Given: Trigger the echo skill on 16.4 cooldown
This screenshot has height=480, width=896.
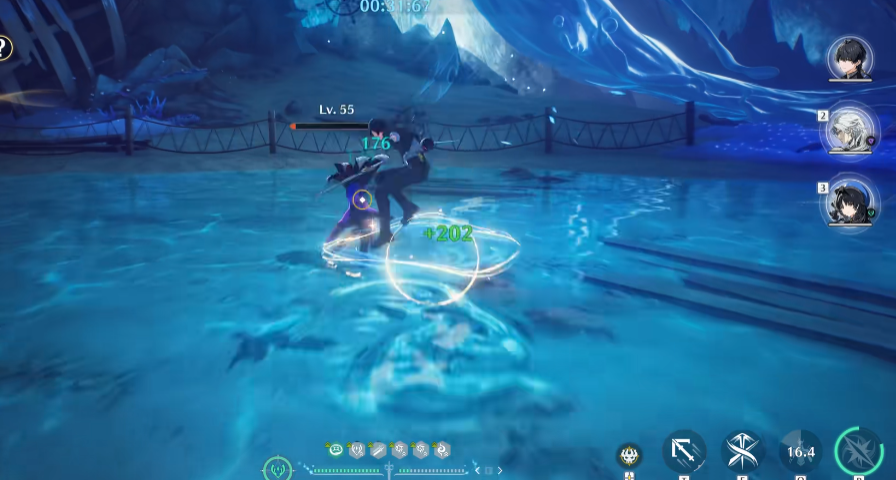Looking at the screenshot, I should tap(800, 452).
